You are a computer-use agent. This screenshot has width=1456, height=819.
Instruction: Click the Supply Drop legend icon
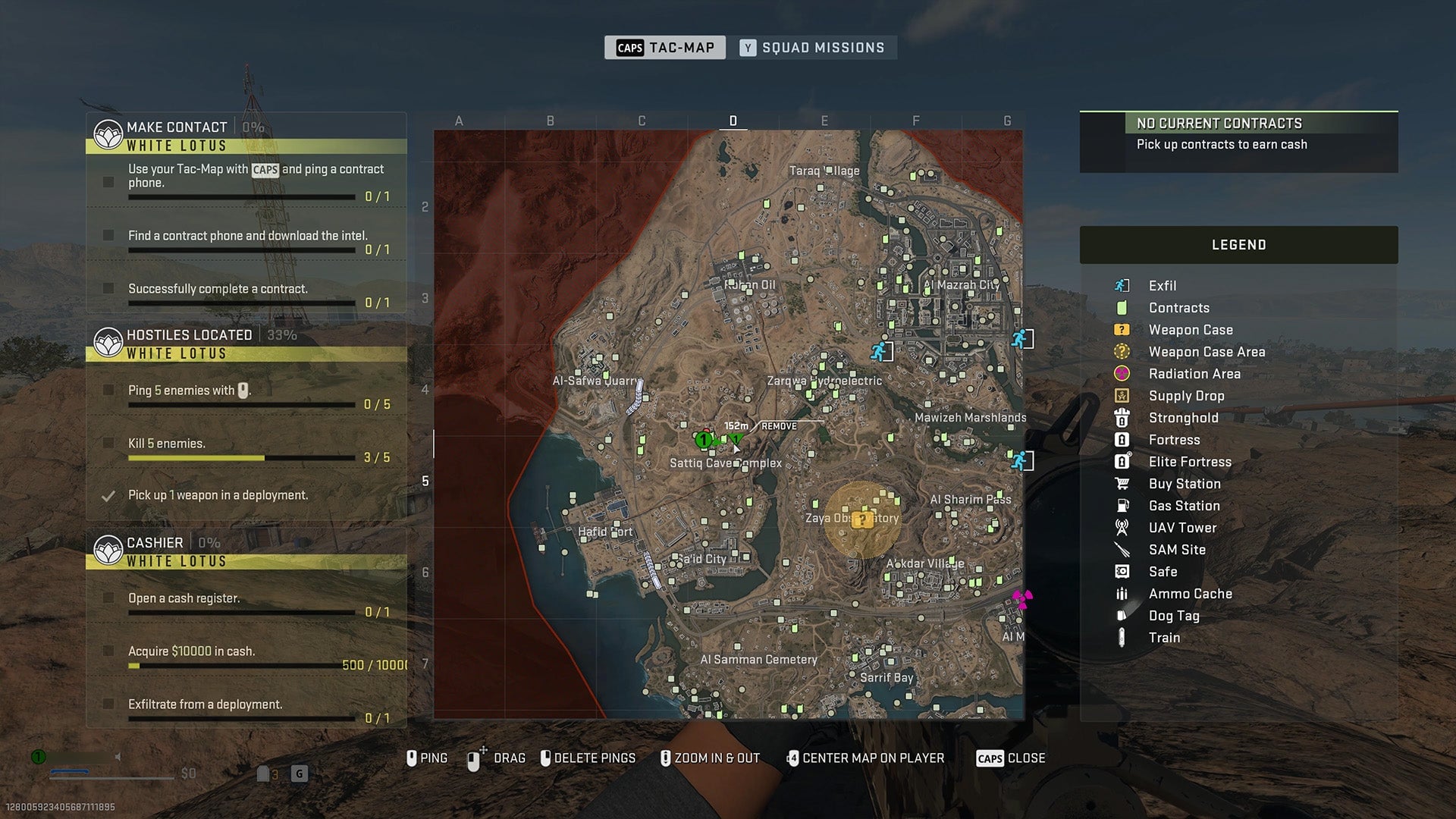coord(1123,396)
